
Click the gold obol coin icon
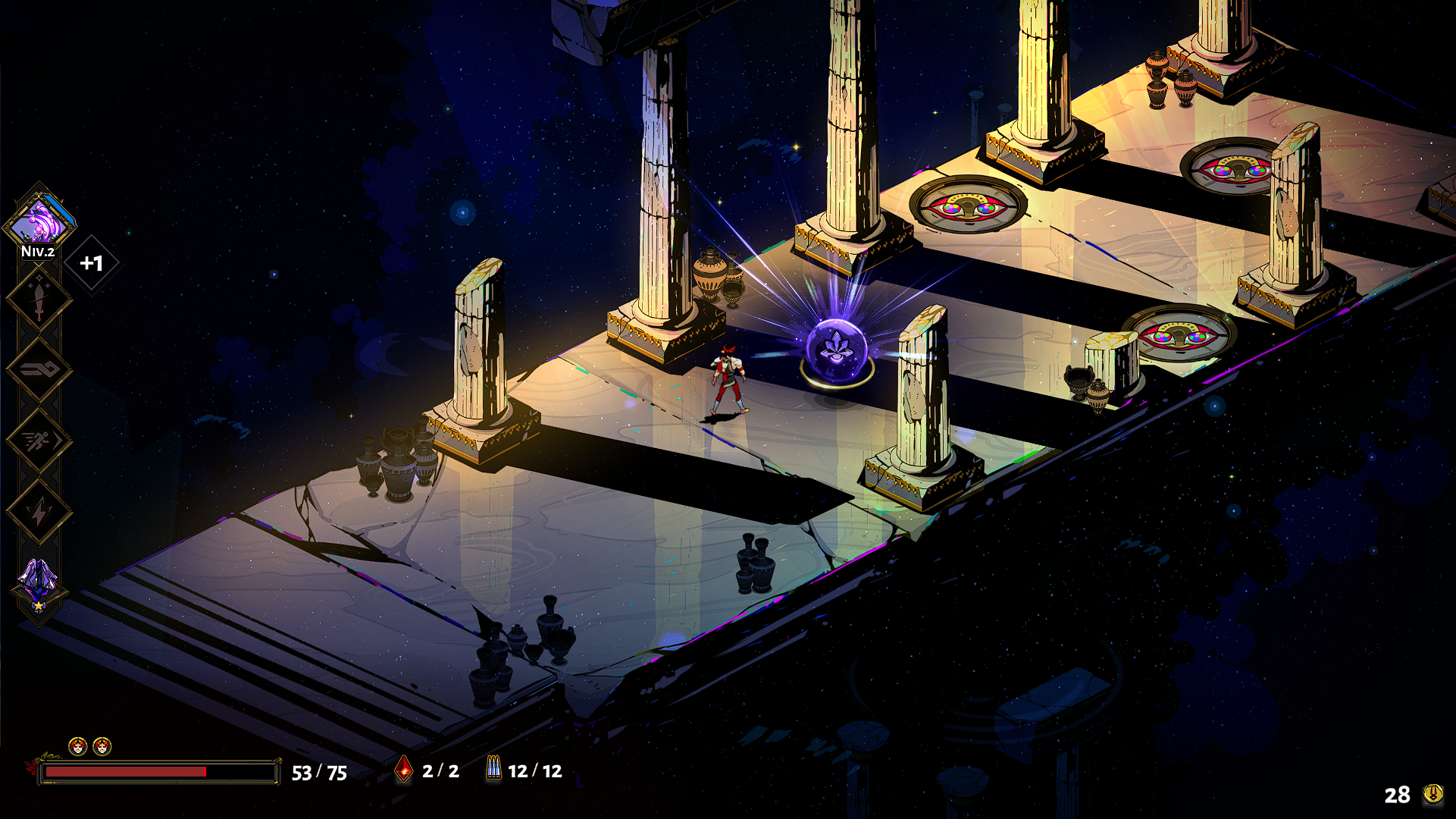pos(1433,794)
